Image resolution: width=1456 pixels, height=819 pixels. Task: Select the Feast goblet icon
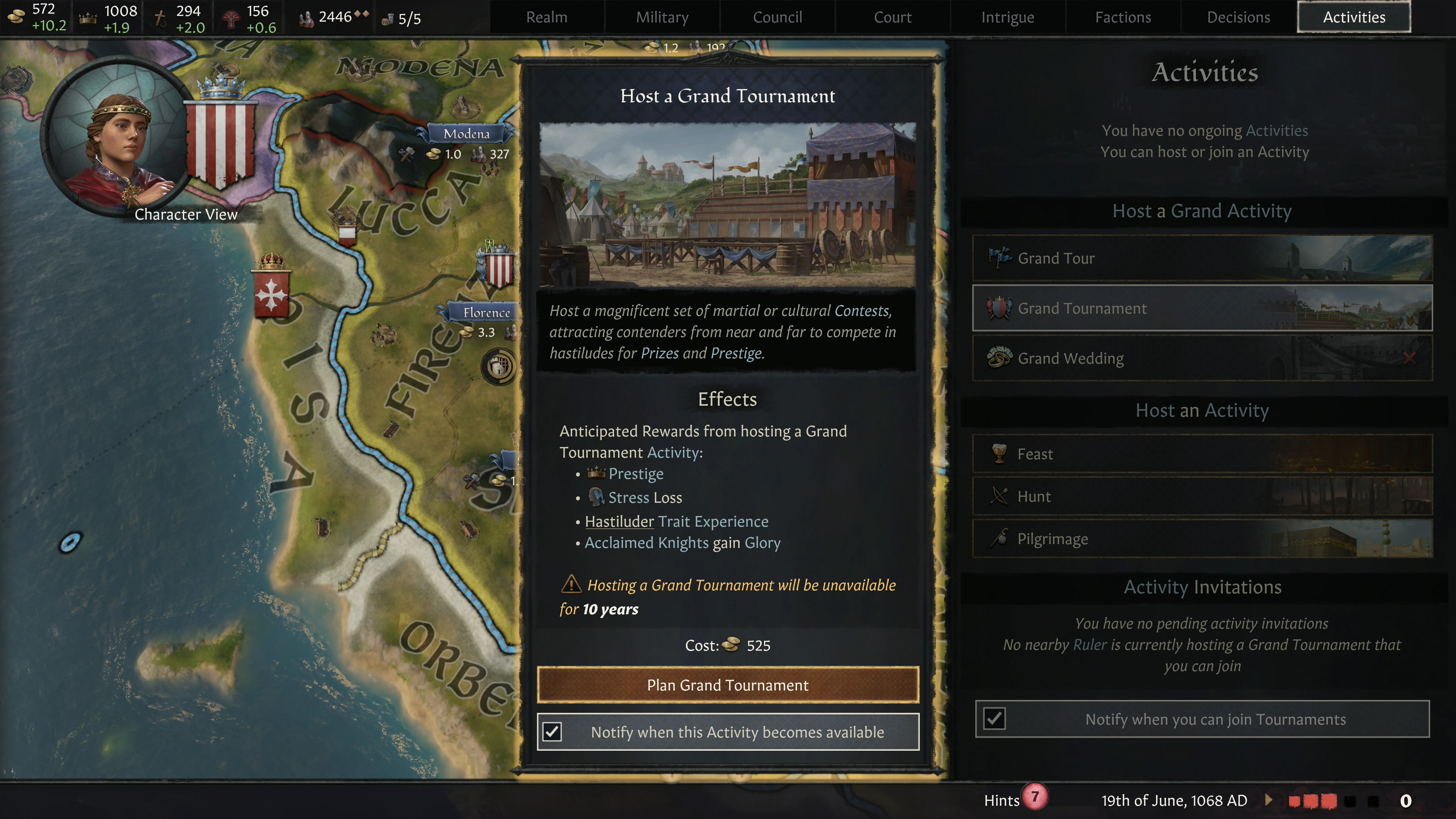pos(1000,453)
